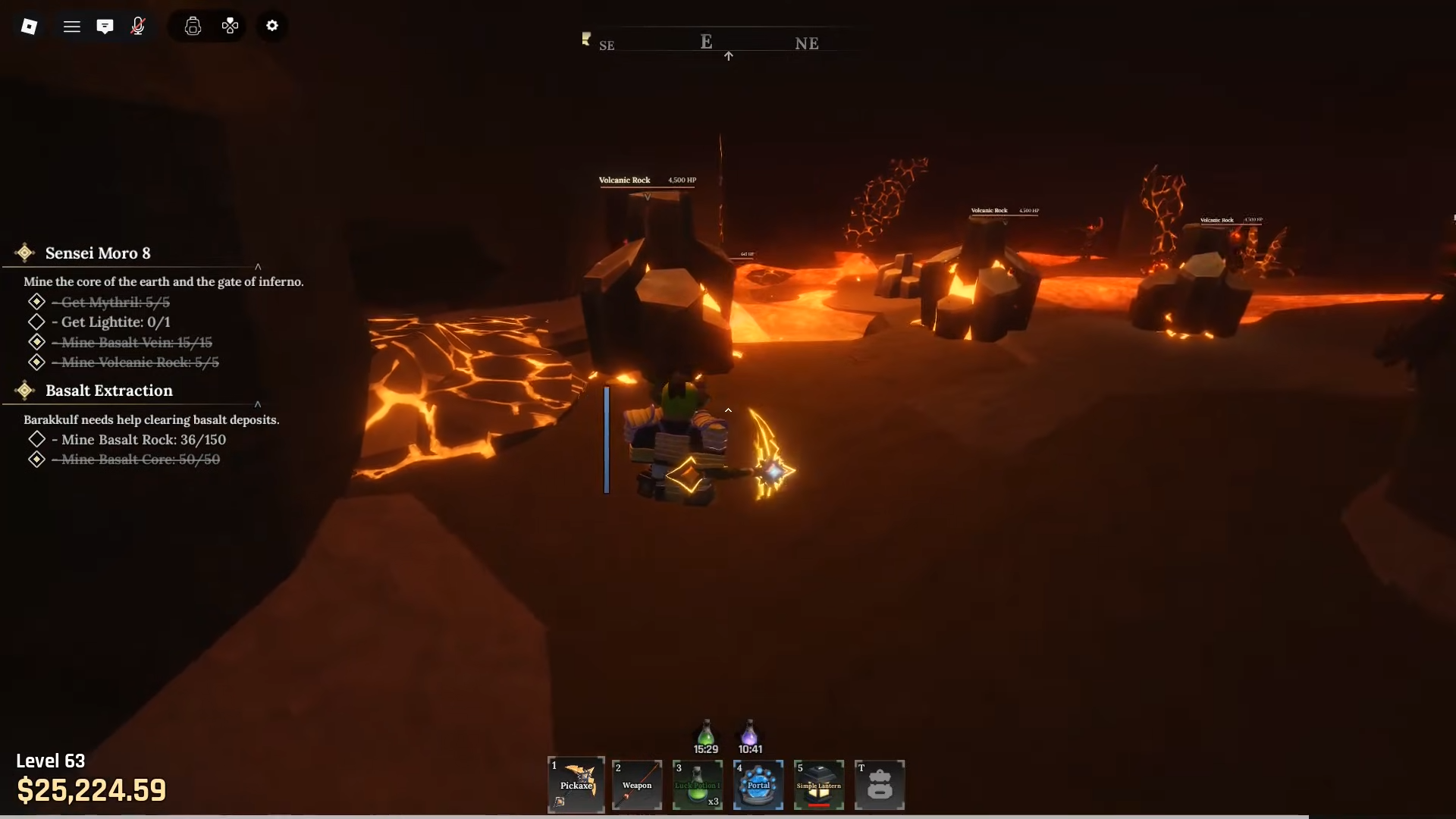
Task: Click the Simple Lantern durability bar
Action: point(819,805)
